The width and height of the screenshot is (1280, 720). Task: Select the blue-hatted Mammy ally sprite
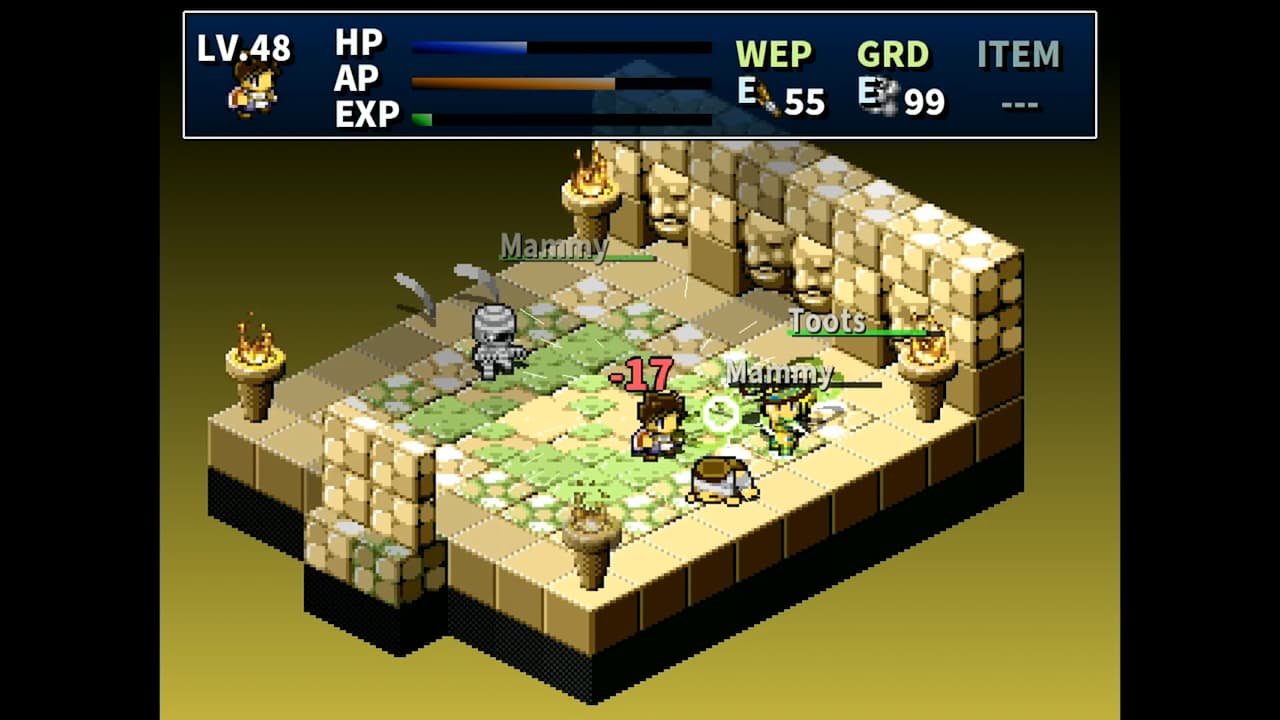(783, 420)
